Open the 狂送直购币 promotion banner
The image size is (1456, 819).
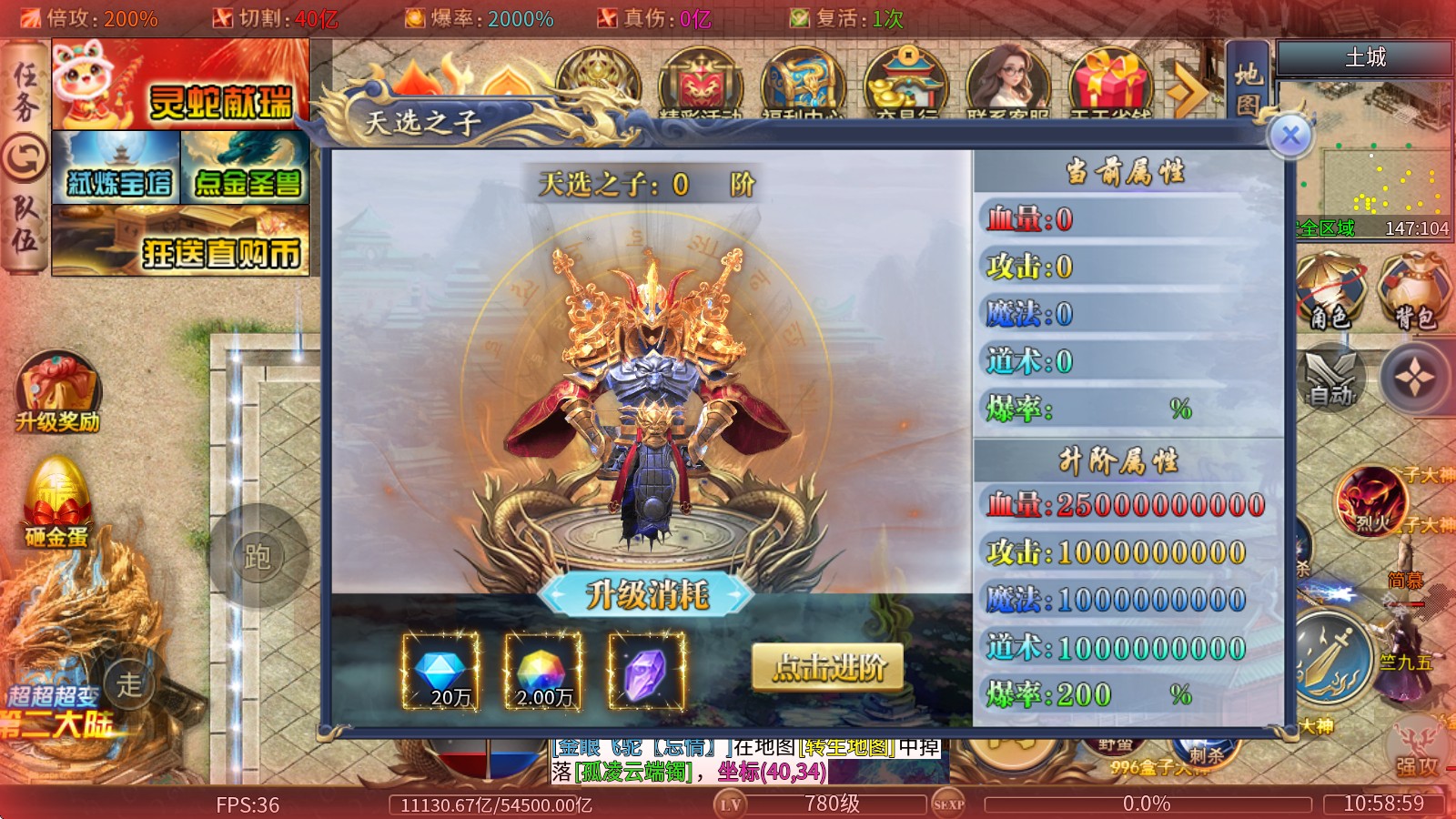pyautogui.click(x=180, y=241)
